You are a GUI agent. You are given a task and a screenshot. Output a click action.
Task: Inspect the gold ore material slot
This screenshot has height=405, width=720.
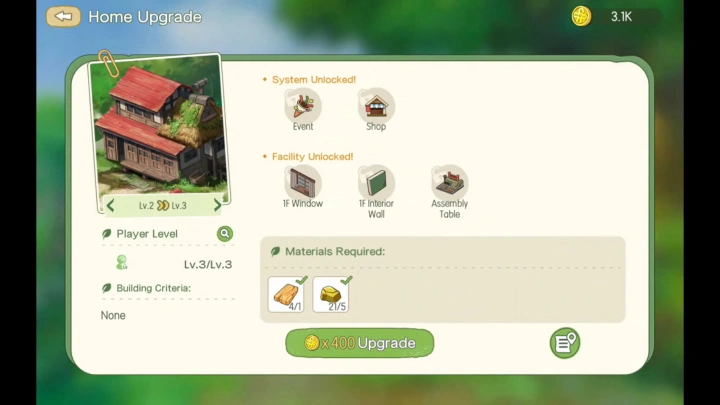pyautogui.click(x=331, y=294)
